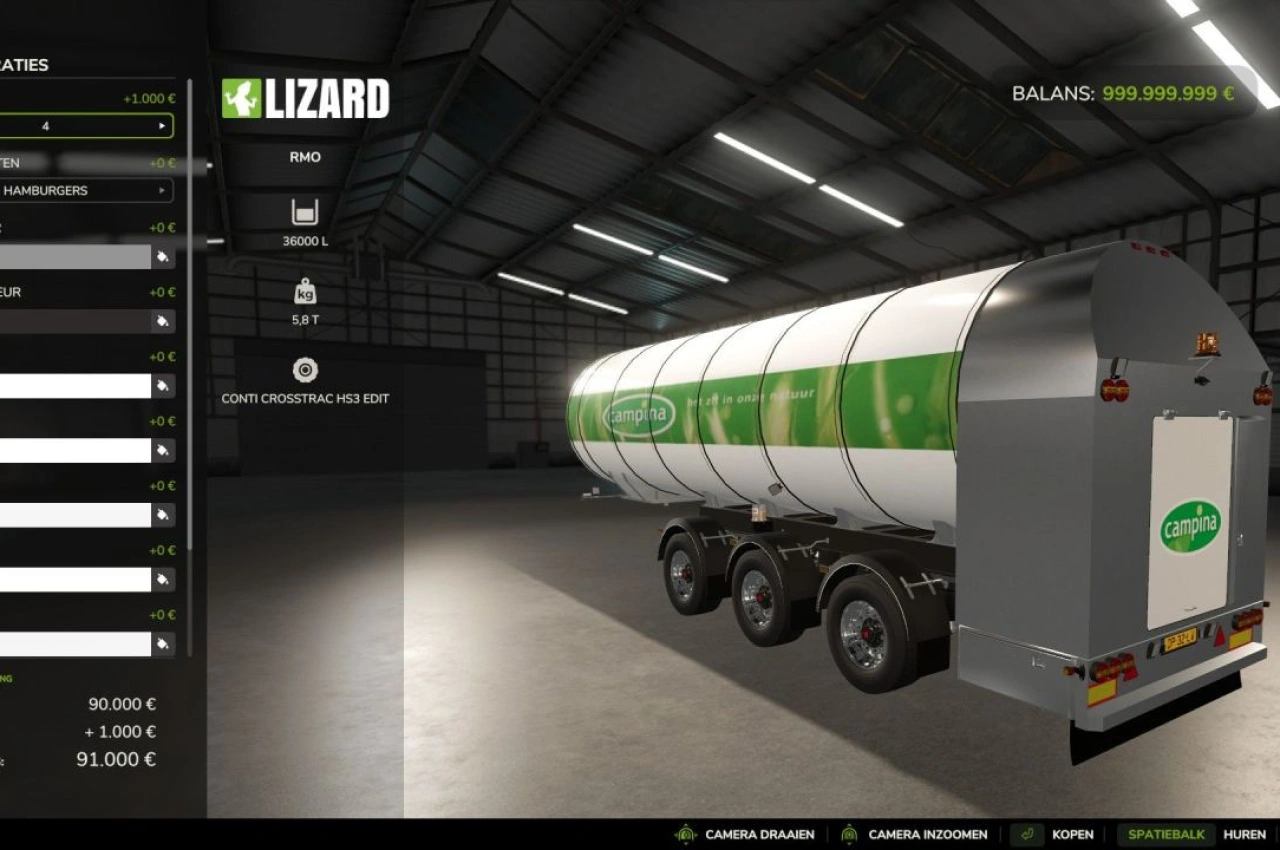Click the right arrow to change value 4
This screenshot has height=850, width=1280.
pyautogui.click(x=162, y=125)
